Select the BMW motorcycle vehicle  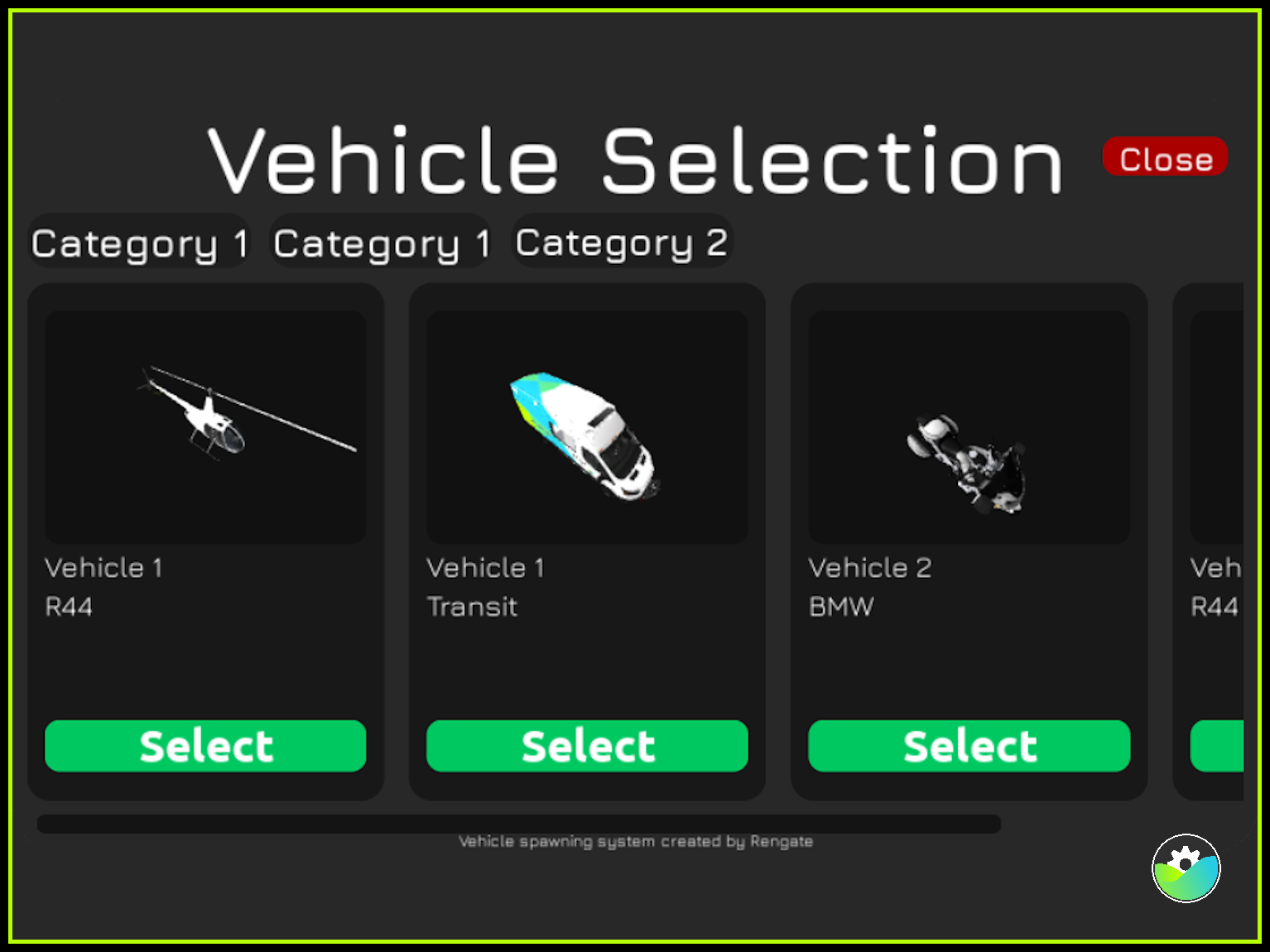(x=969, y=746)
